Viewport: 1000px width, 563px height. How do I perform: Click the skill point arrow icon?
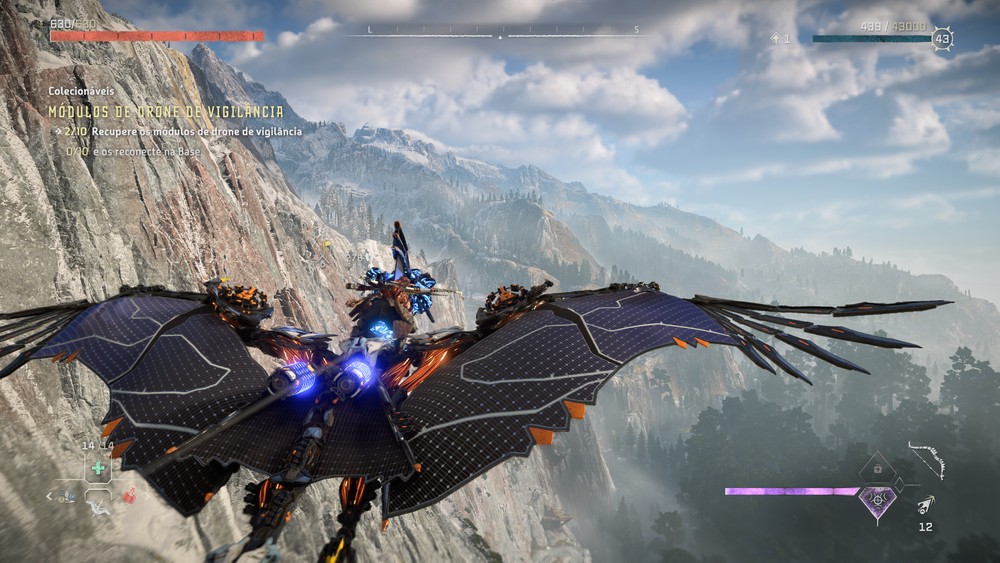[x=776, y=38]
